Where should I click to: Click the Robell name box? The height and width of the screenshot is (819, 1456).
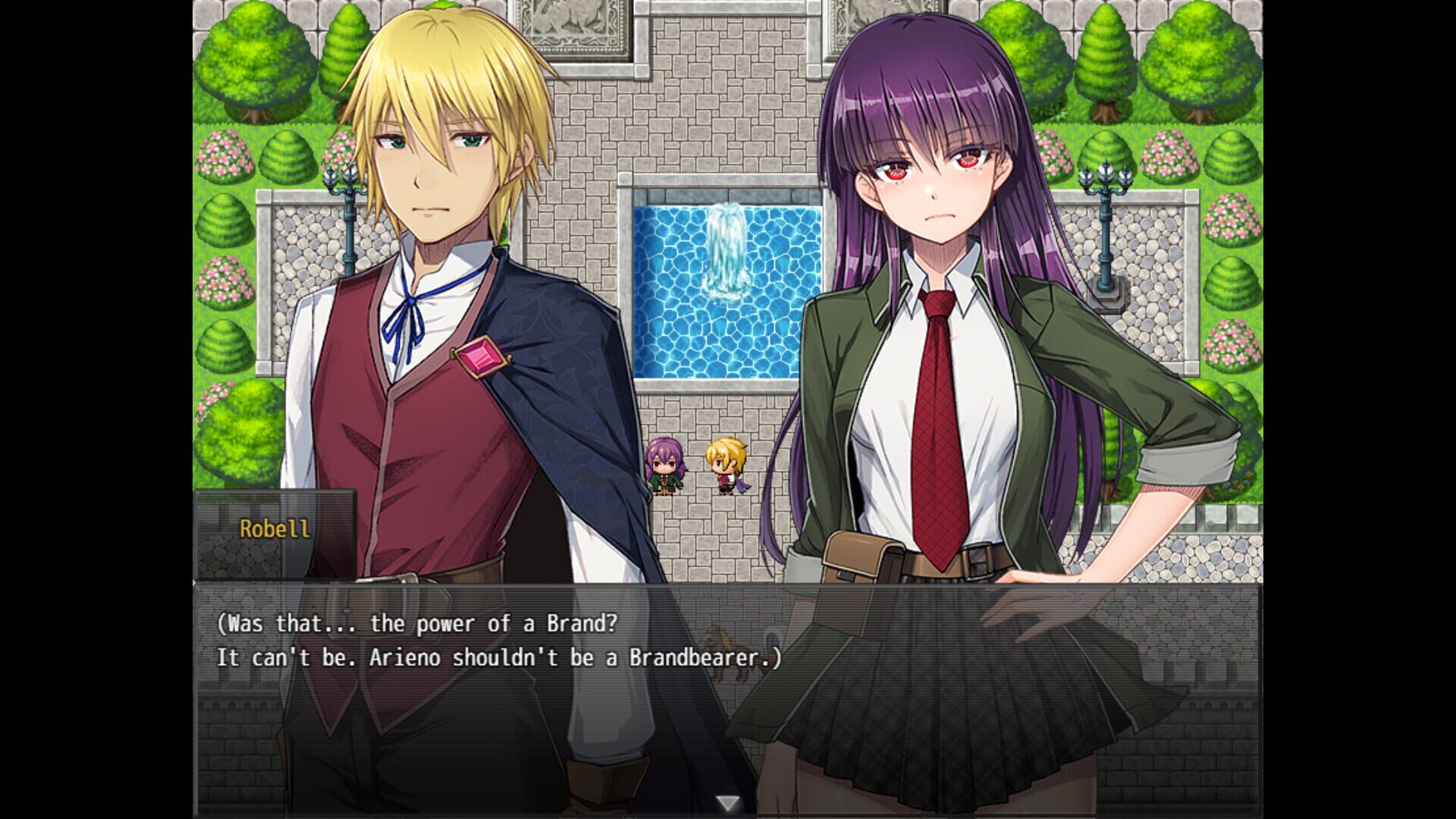(275, 531)
